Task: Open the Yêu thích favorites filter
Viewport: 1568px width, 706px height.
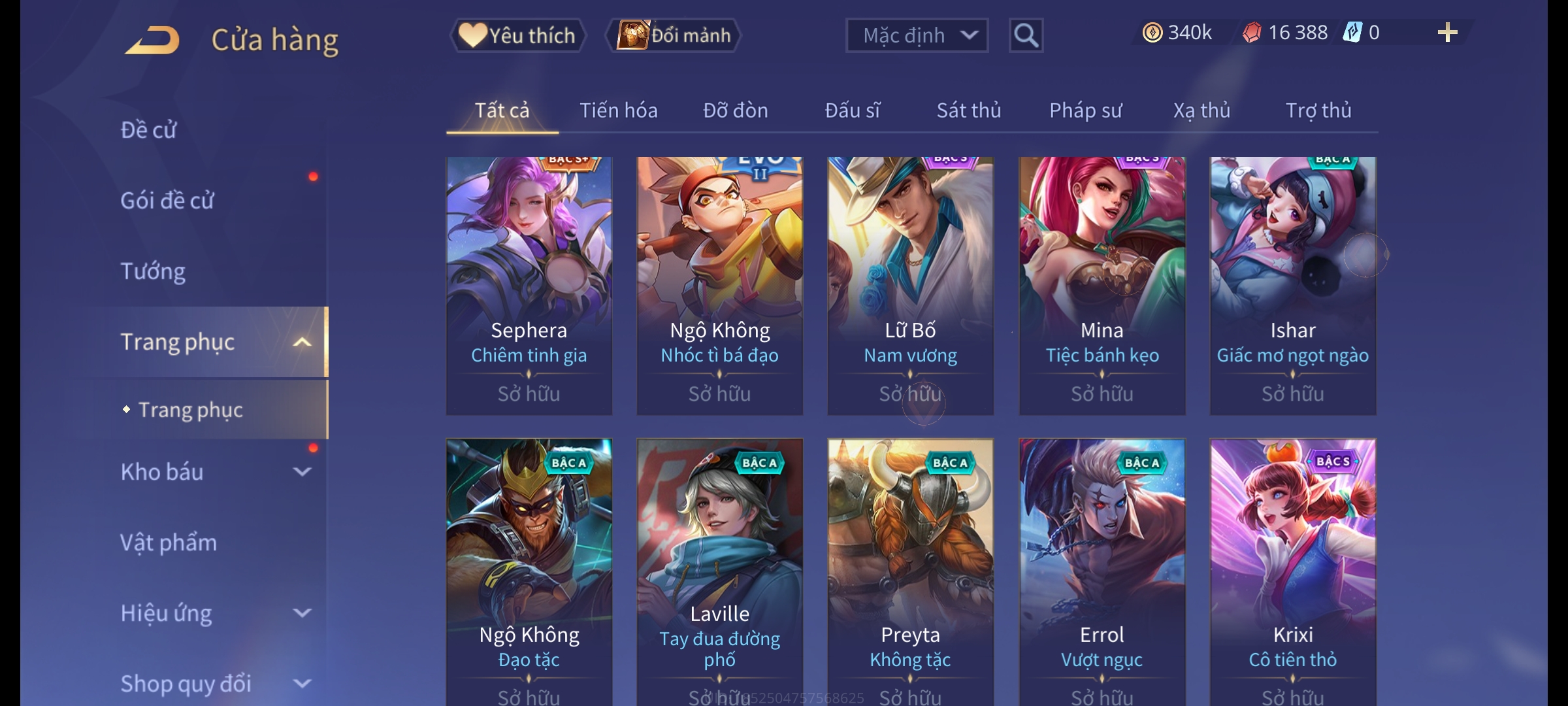Action: [x=517, y=35]
